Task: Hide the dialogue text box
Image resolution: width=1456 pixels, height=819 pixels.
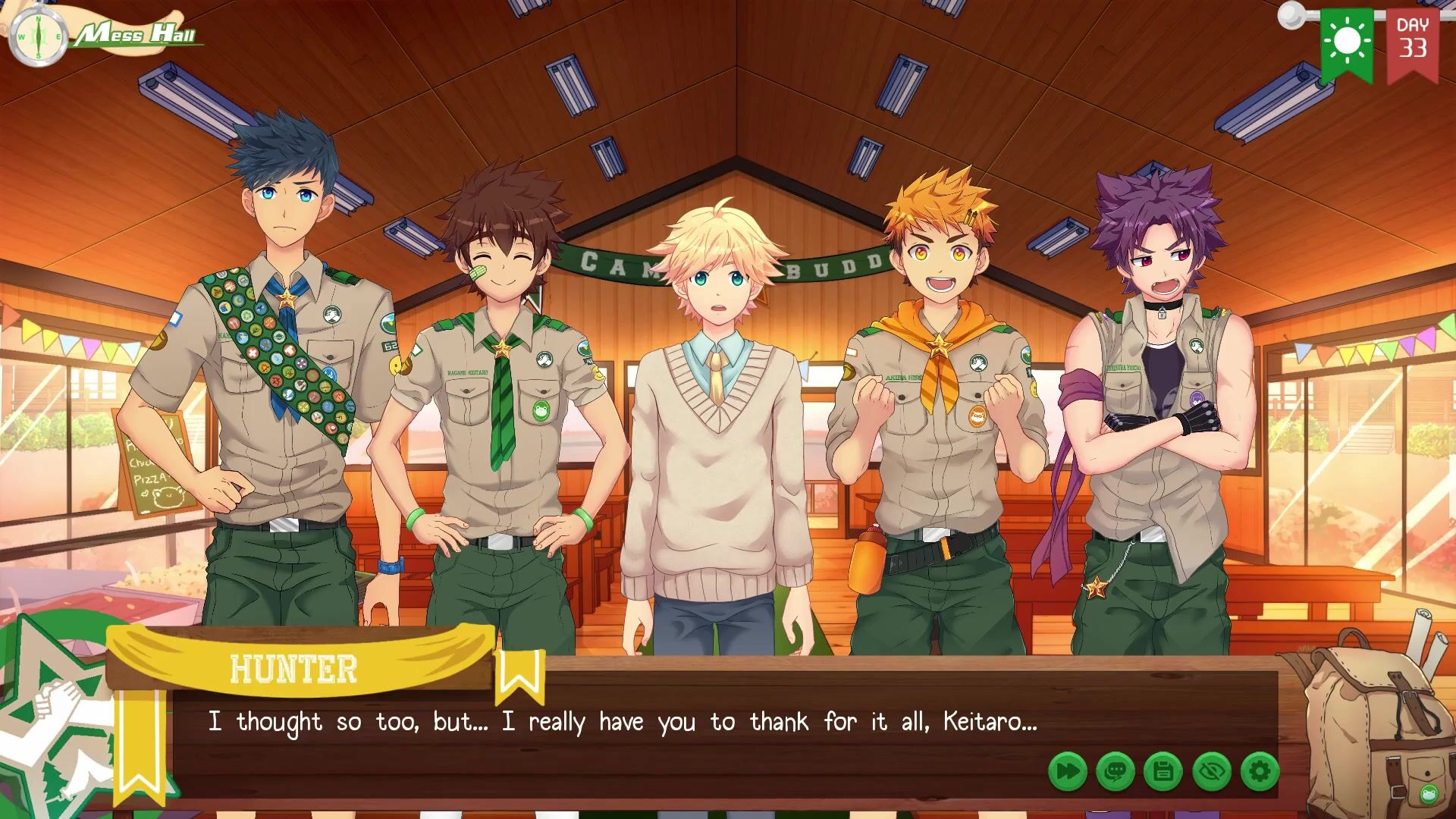Action: tap(1211, 772)
